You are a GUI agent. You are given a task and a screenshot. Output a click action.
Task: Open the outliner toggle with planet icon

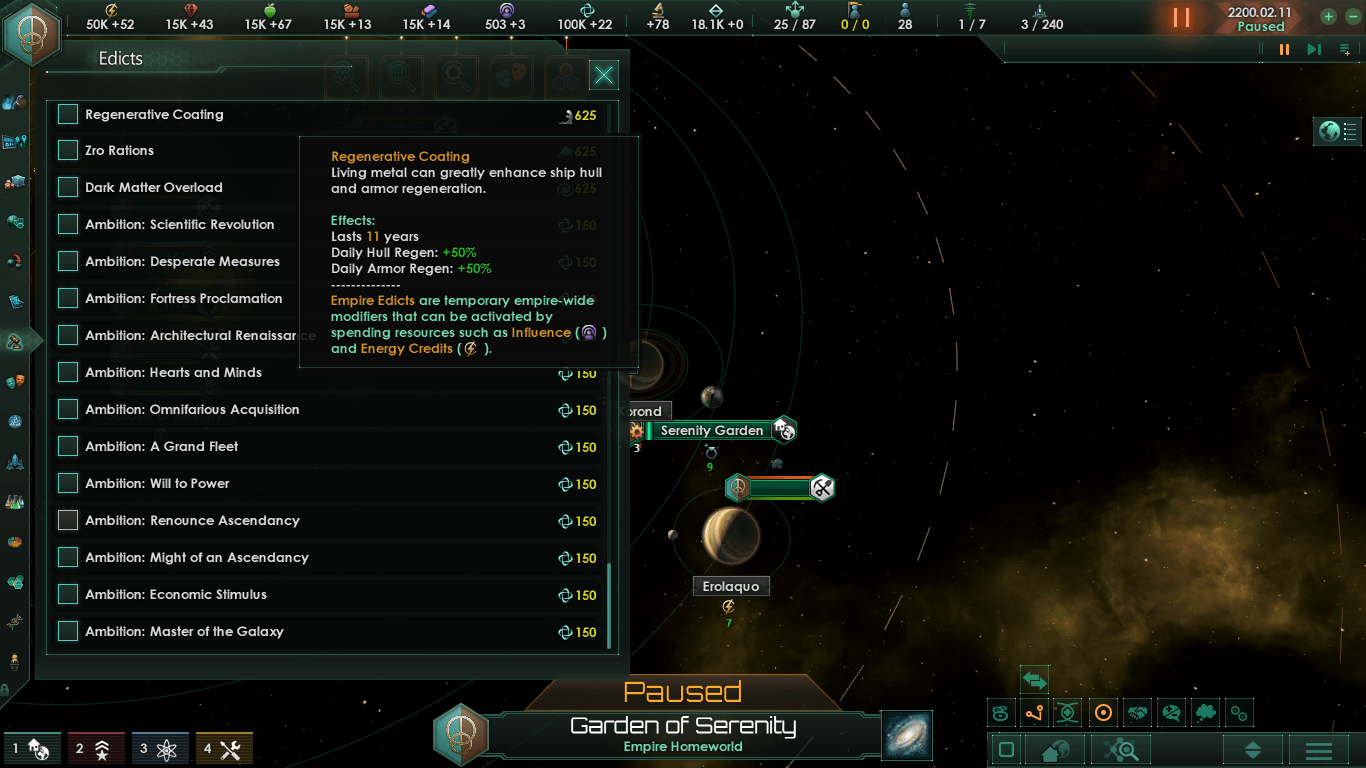click(x=1339, y=131)
